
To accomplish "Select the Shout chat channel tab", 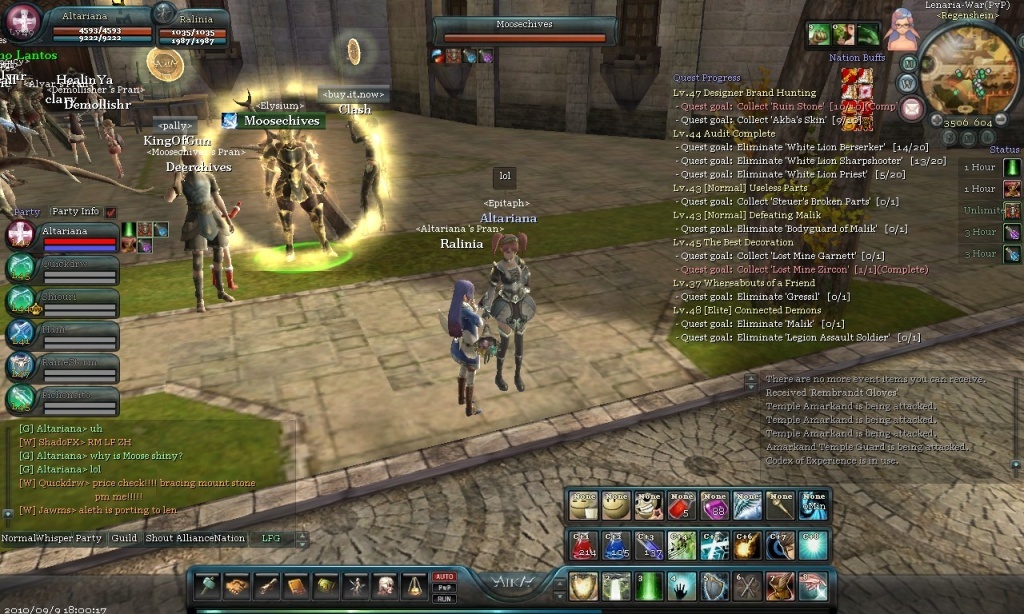I will 160,538.
